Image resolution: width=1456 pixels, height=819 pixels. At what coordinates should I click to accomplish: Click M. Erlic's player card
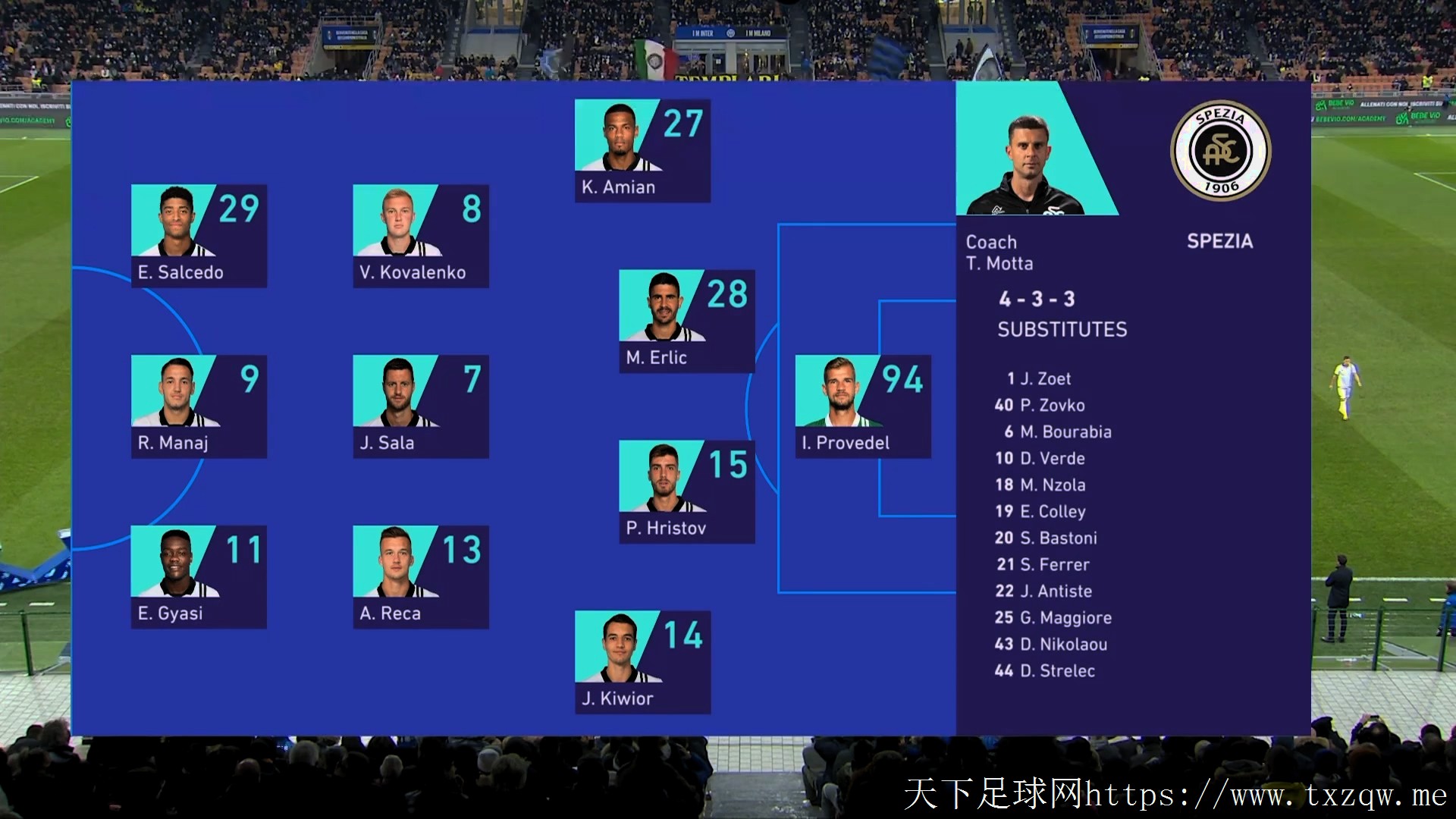coord(686,321)
